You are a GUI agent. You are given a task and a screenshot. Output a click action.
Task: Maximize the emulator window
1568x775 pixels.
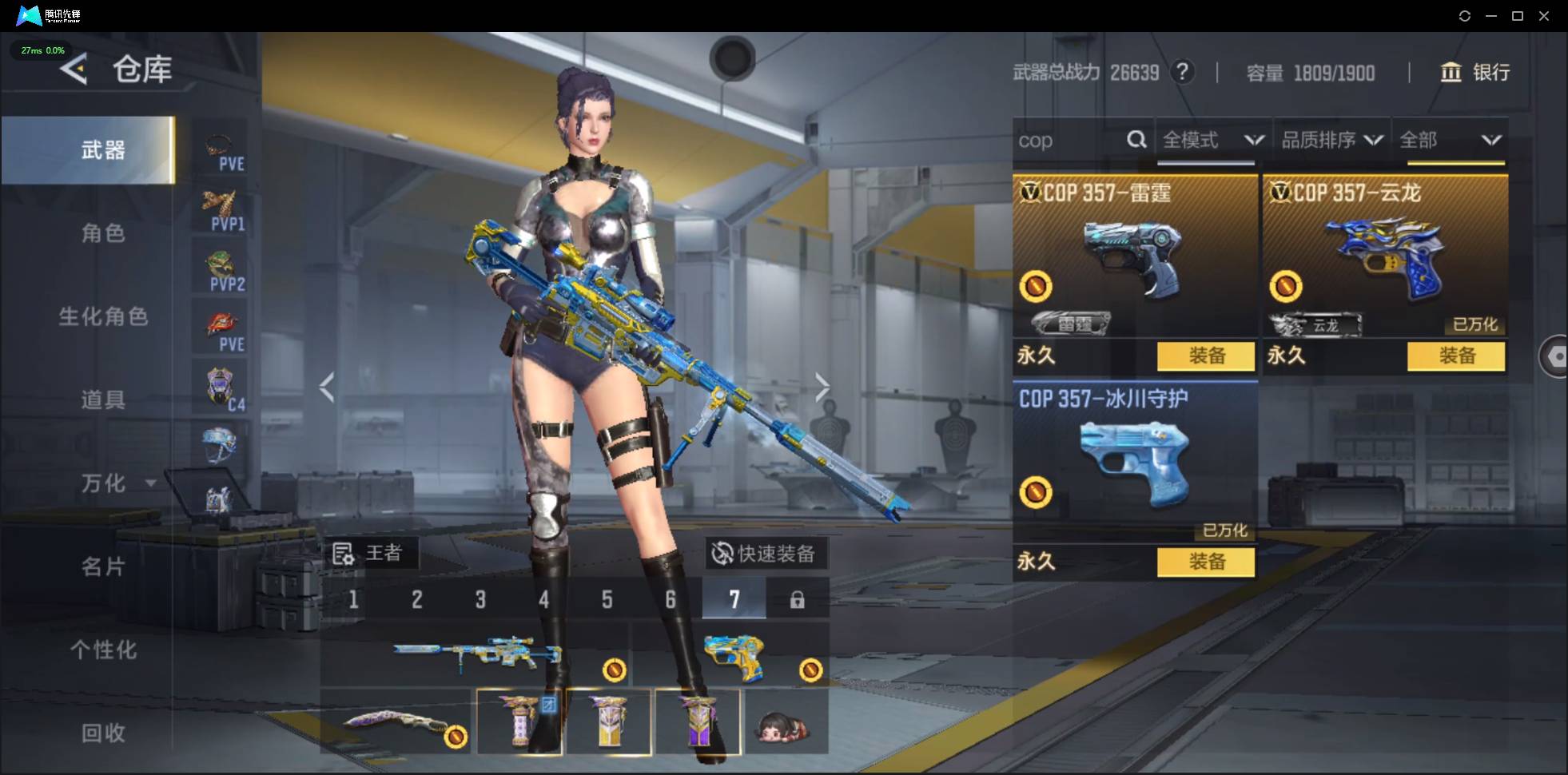pyautogui.click(x=1518, y=16)
